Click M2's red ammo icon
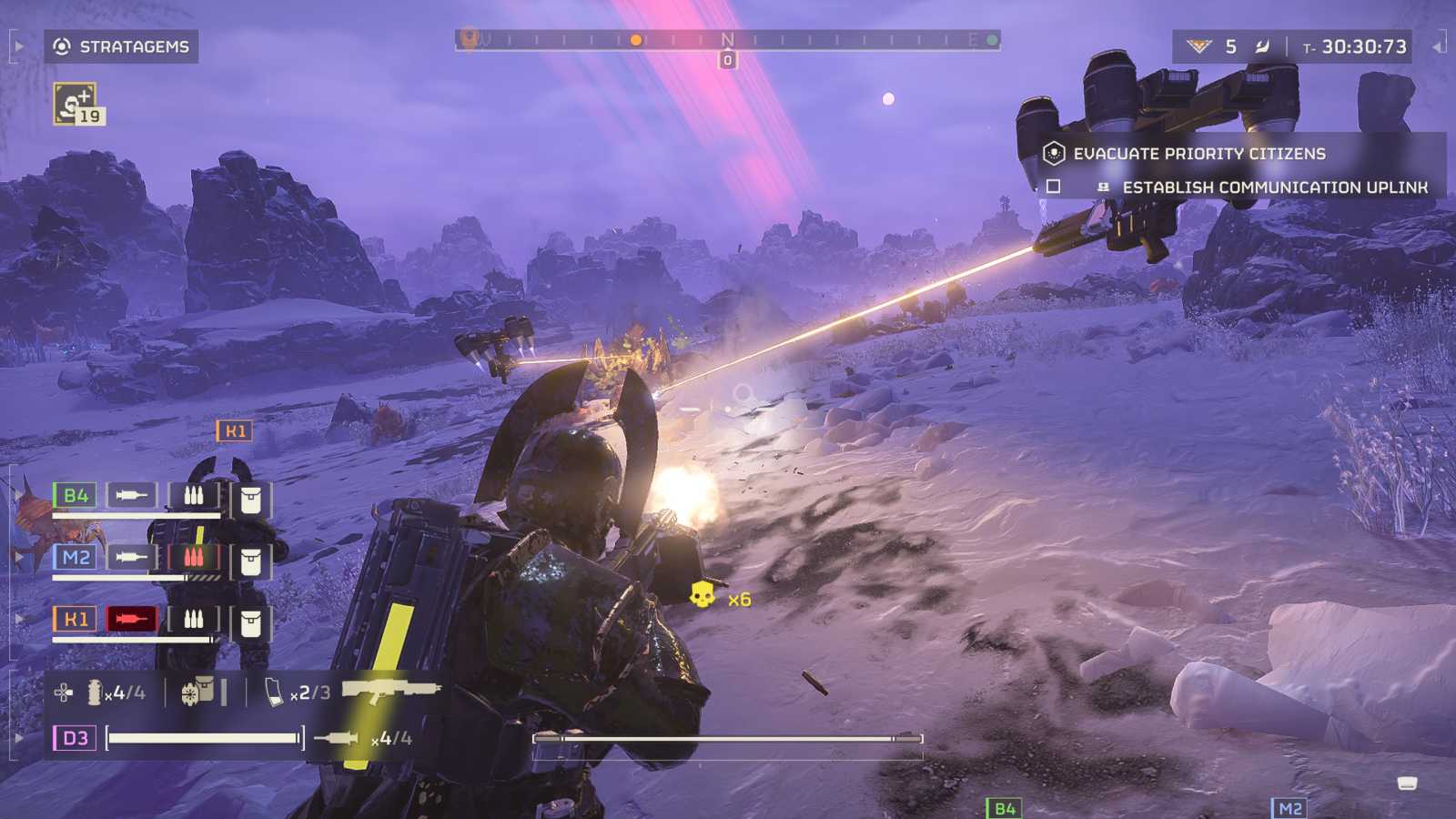1456x819 pixels. pyautogui.click(x=193, y=557)
